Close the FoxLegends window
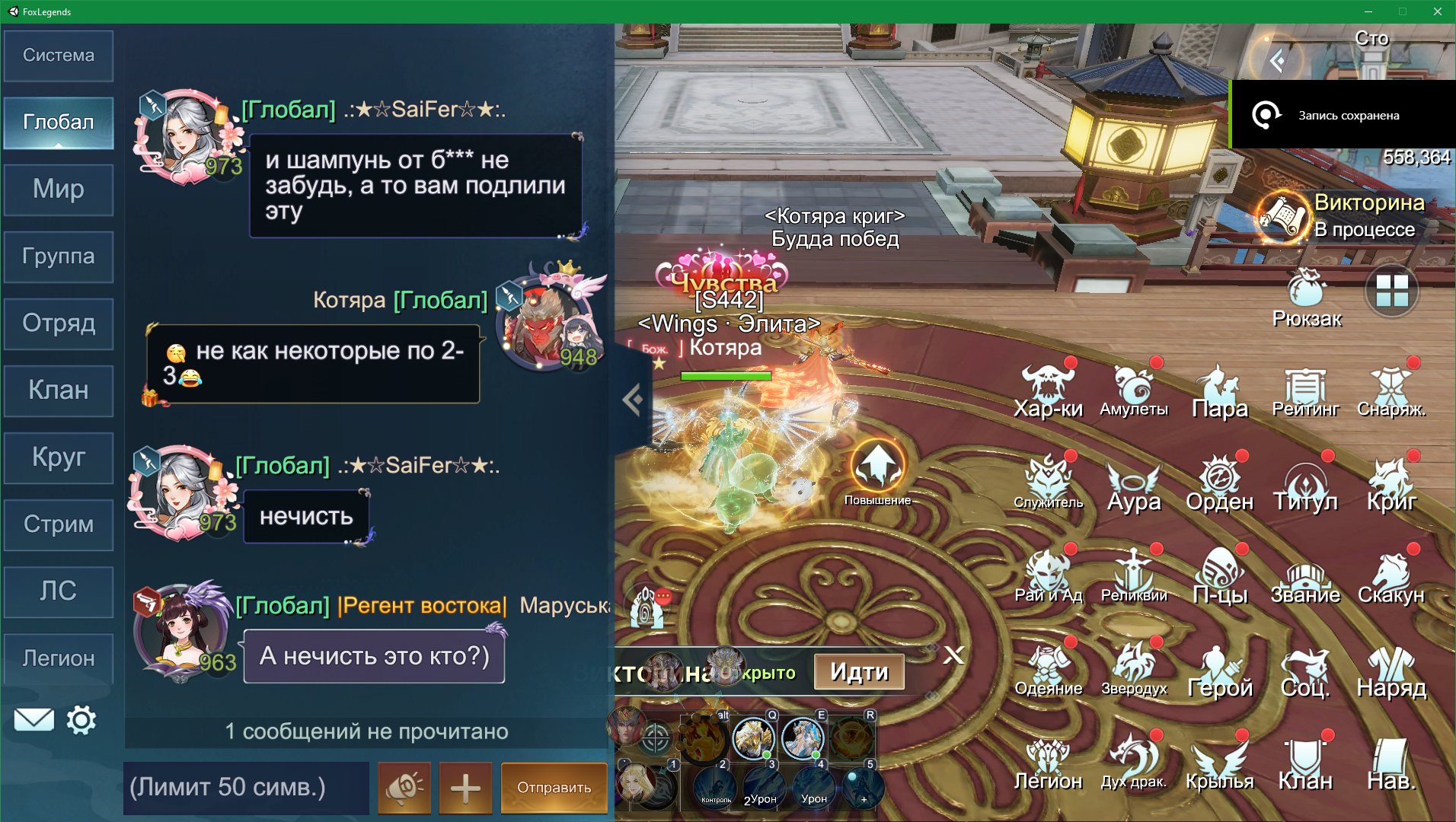This screenshot has width=1456, height=822. 1437,11
